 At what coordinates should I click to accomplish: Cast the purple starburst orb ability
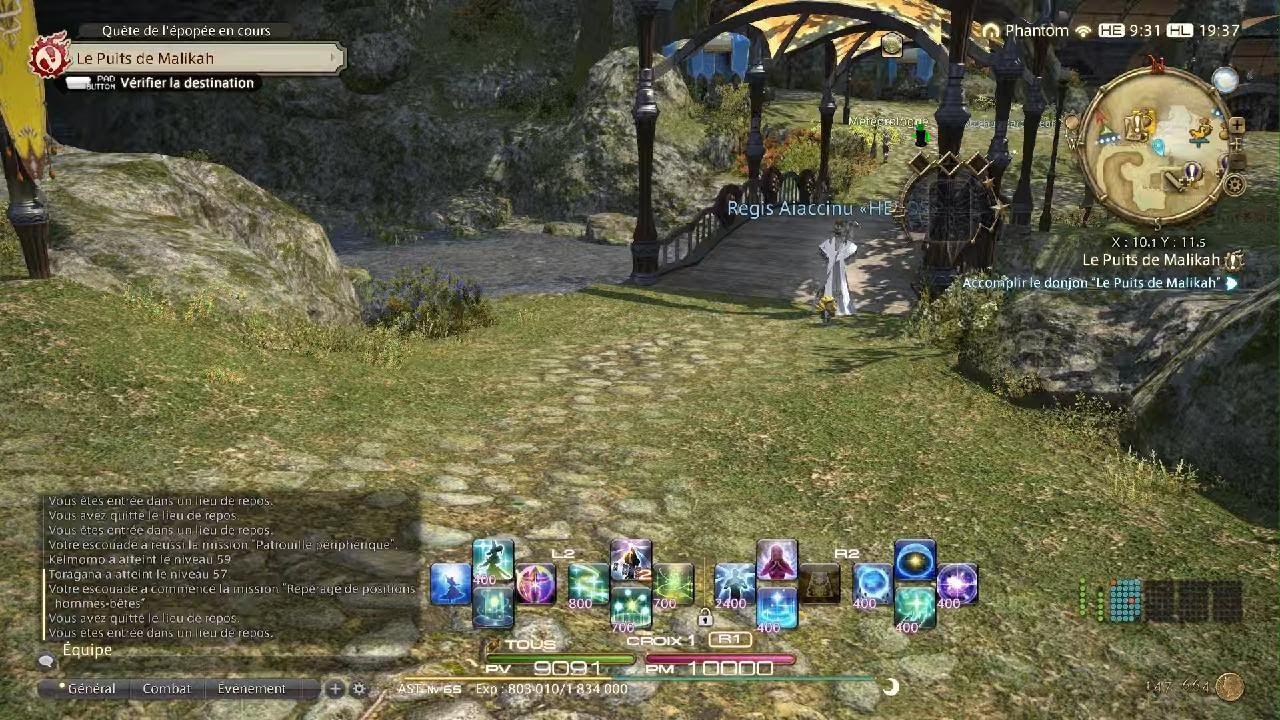coord(957,584)
